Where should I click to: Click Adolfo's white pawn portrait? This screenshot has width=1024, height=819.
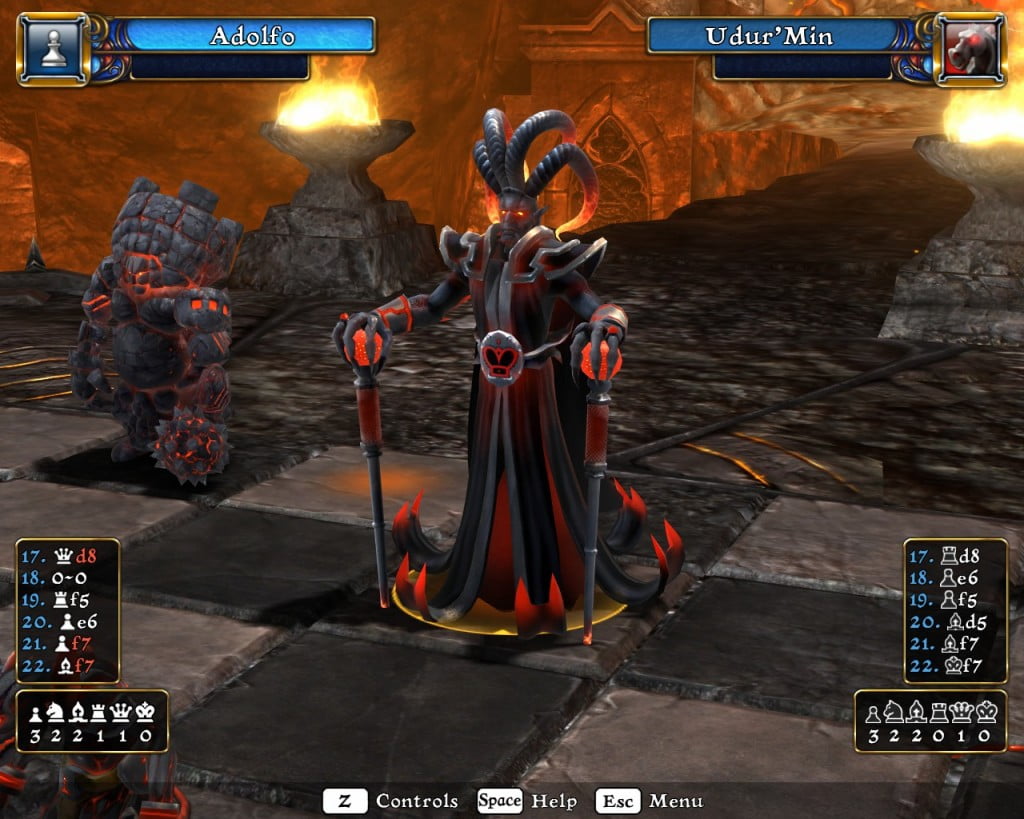[53, 49]
